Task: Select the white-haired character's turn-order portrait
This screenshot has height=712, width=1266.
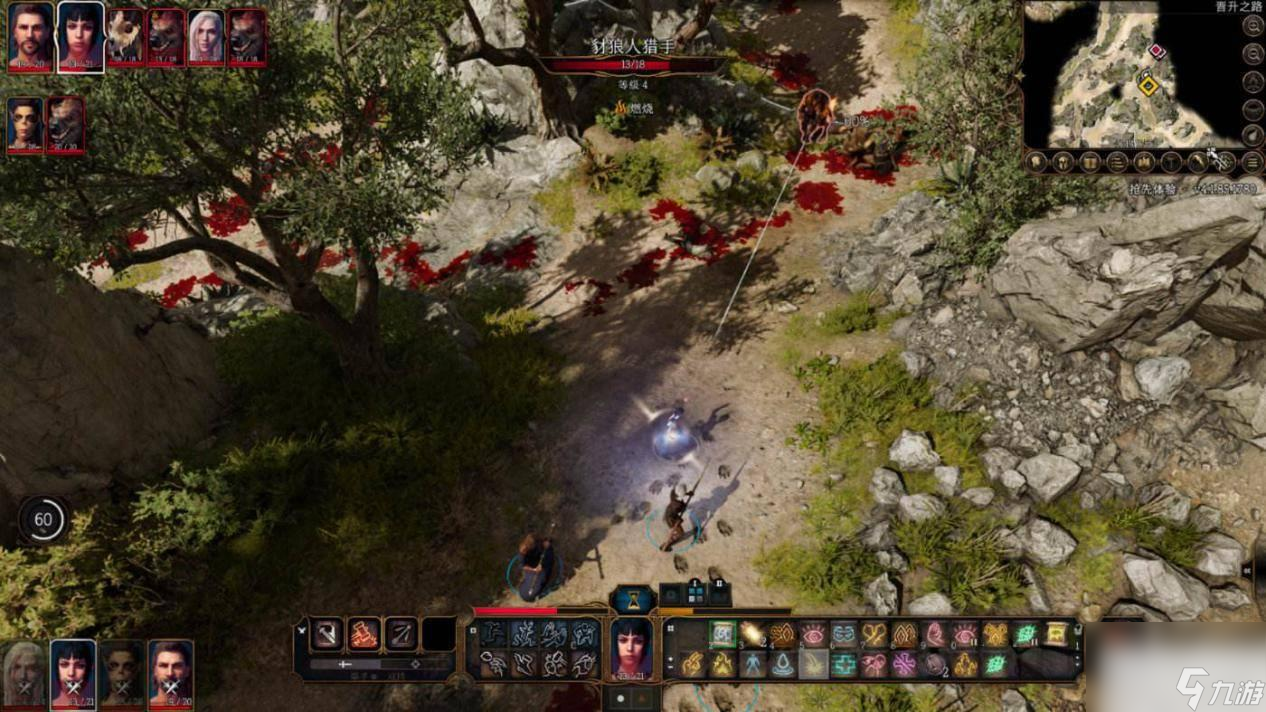Action: [206, 37]
